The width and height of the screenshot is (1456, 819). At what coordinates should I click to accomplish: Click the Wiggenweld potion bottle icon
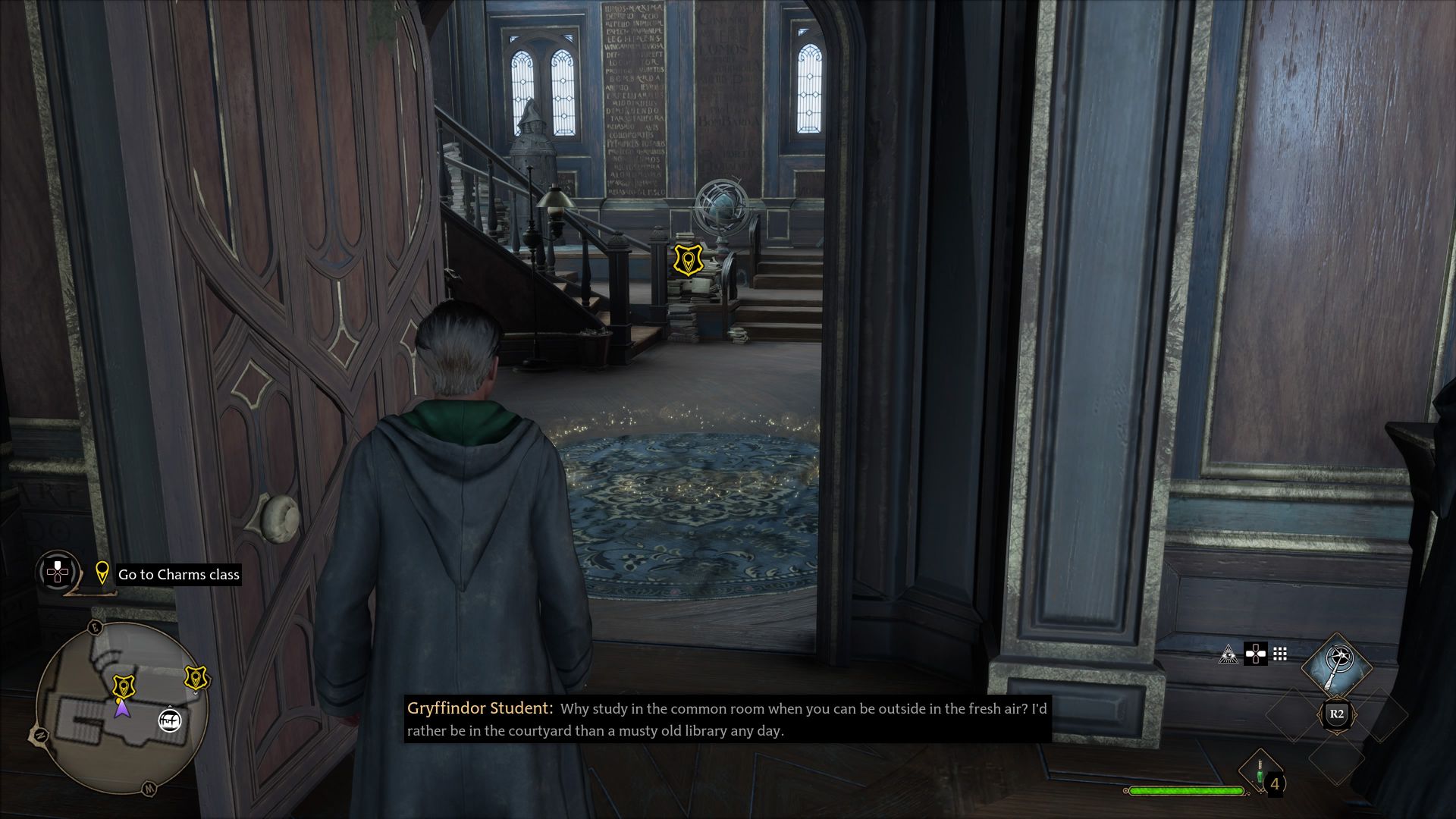pyautogui.click(x=1260, y=770)
